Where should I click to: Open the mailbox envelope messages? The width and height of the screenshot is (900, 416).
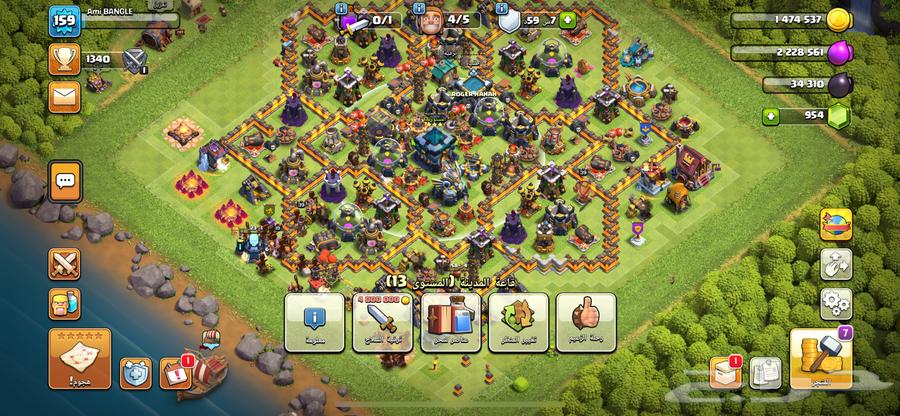click(65, 97)
